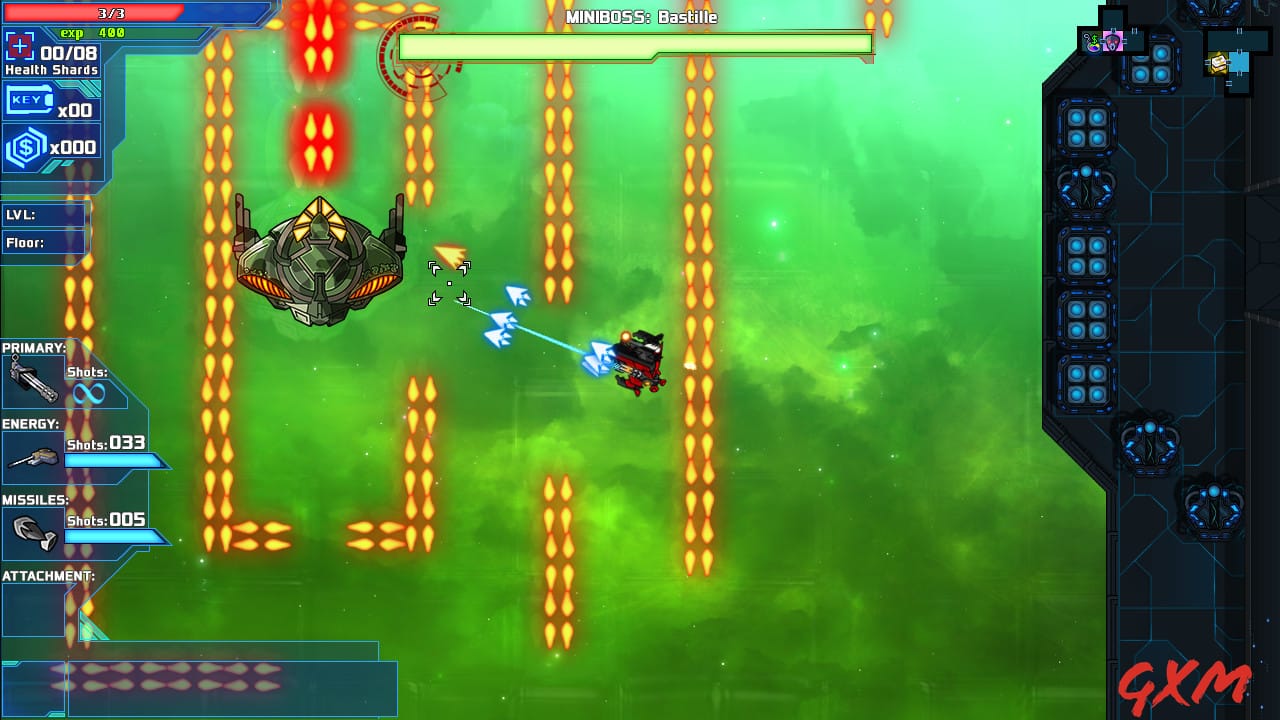The image size is (1280, 720).
Task: Expand the LVL field
Action: [44, 214]
